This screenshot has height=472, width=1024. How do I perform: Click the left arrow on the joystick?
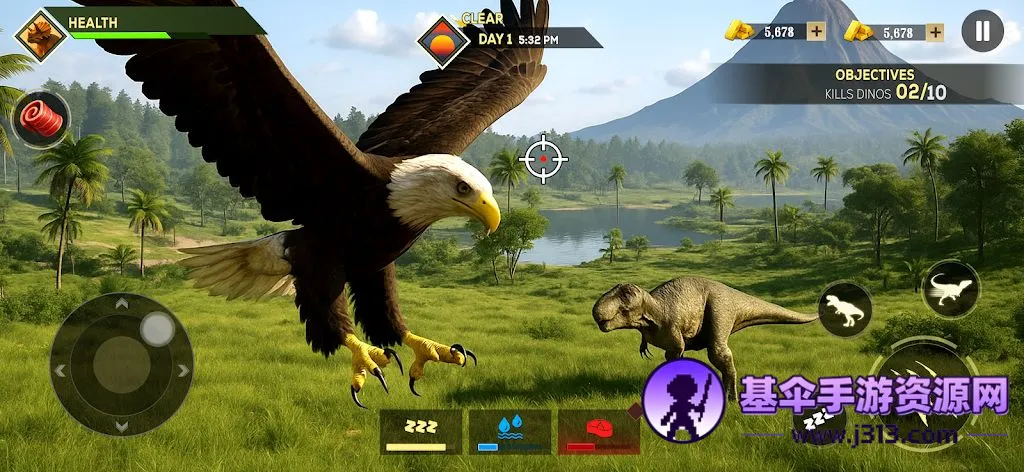[x=60, y=370]
